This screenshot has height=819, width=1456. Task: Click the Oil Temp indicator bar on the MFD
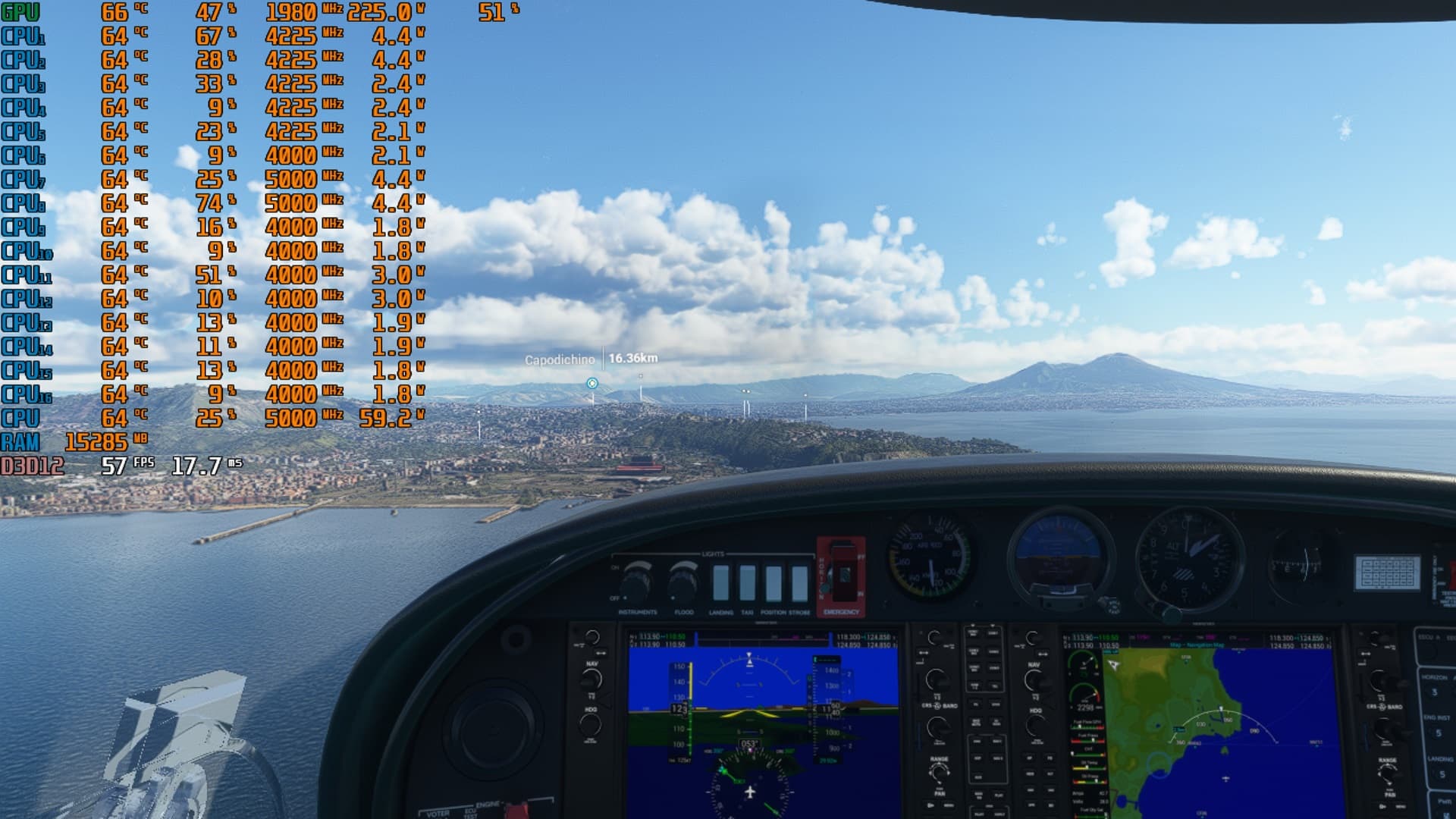click(1087, 767)
